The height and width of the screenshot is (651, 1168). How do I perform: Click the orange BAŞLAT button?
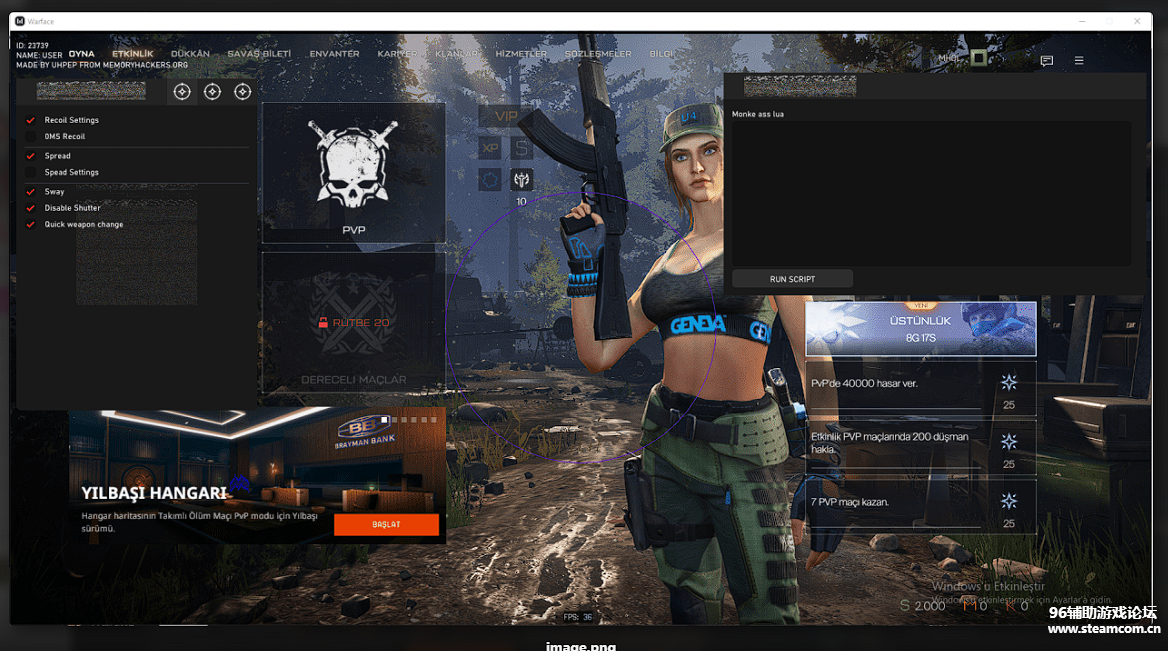386,524
